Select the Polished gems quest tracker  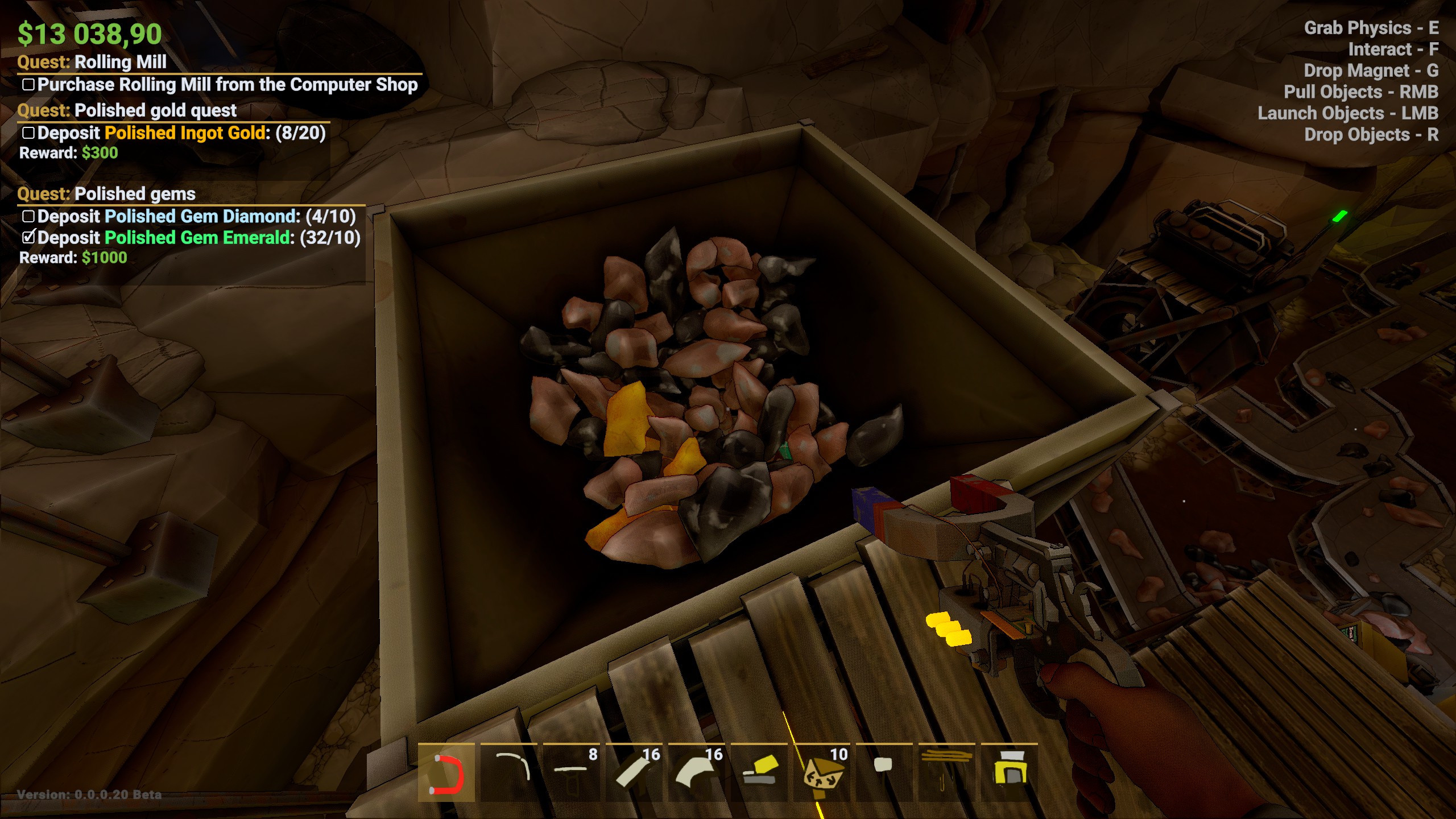(135, 194)
